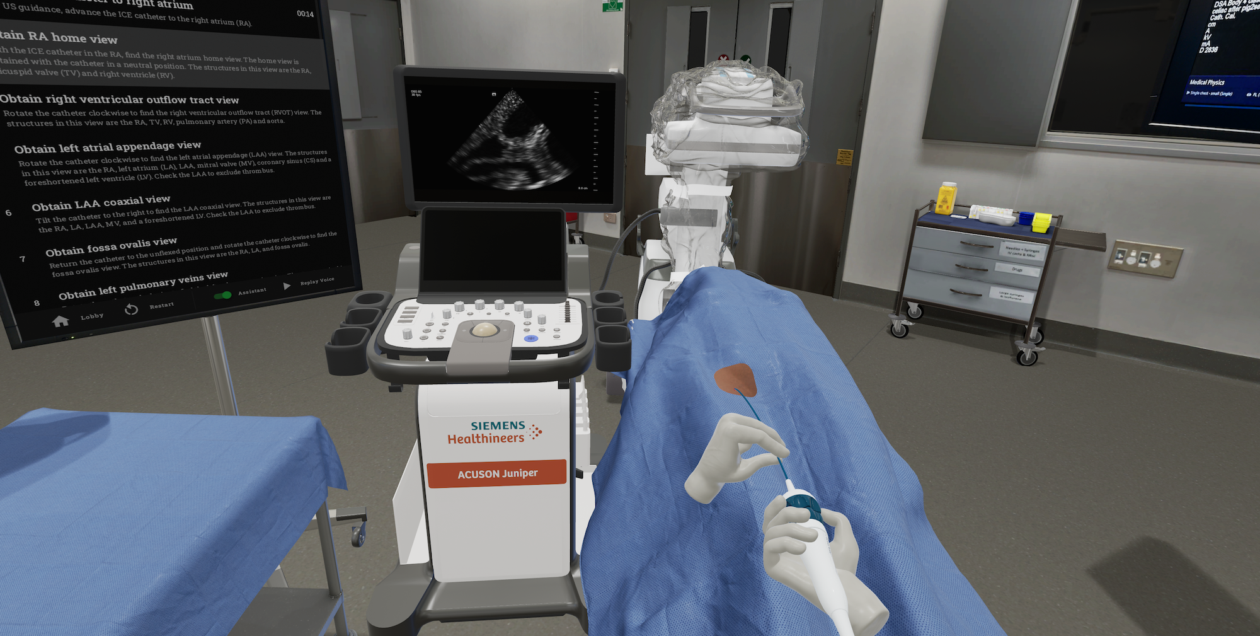Toggle the Assistant switch

pyautogui.click(x=223, y=295)
